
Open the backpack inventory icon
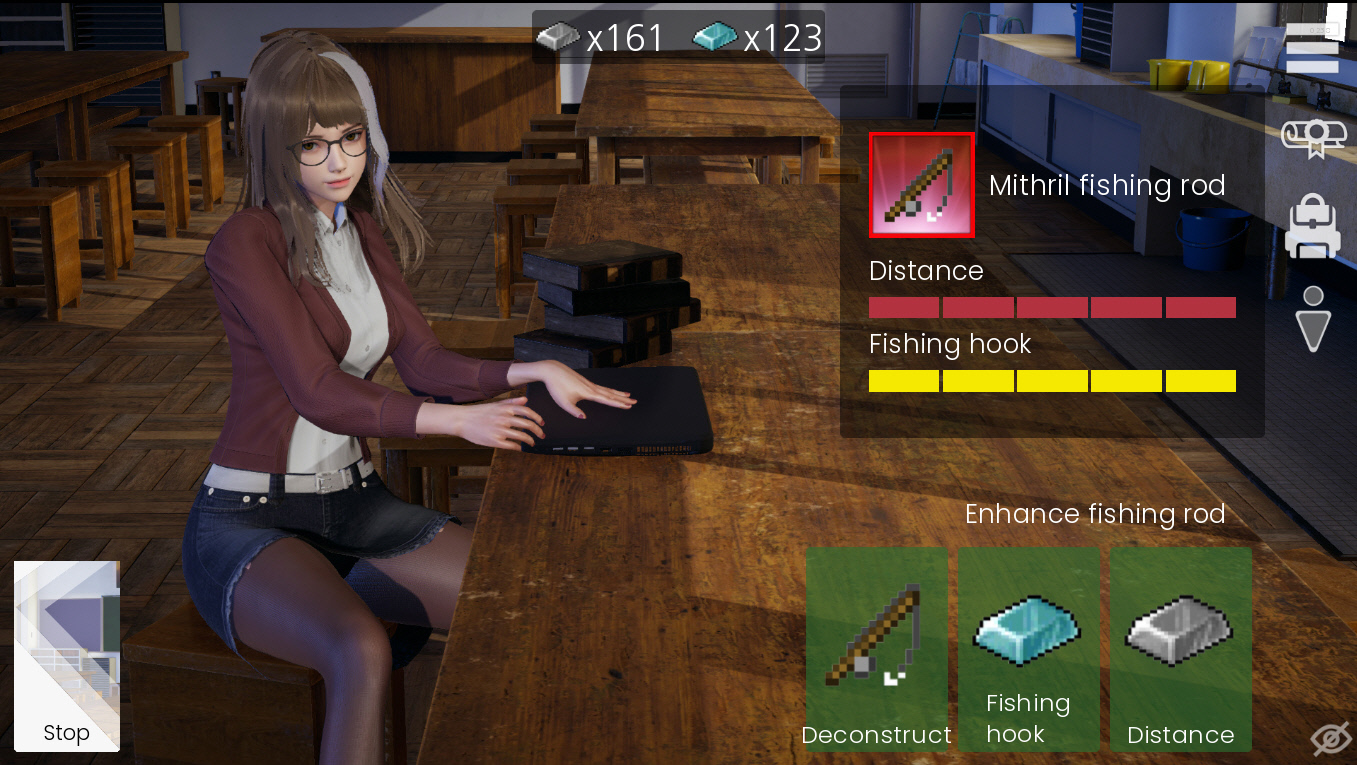tap(1314, 227)
